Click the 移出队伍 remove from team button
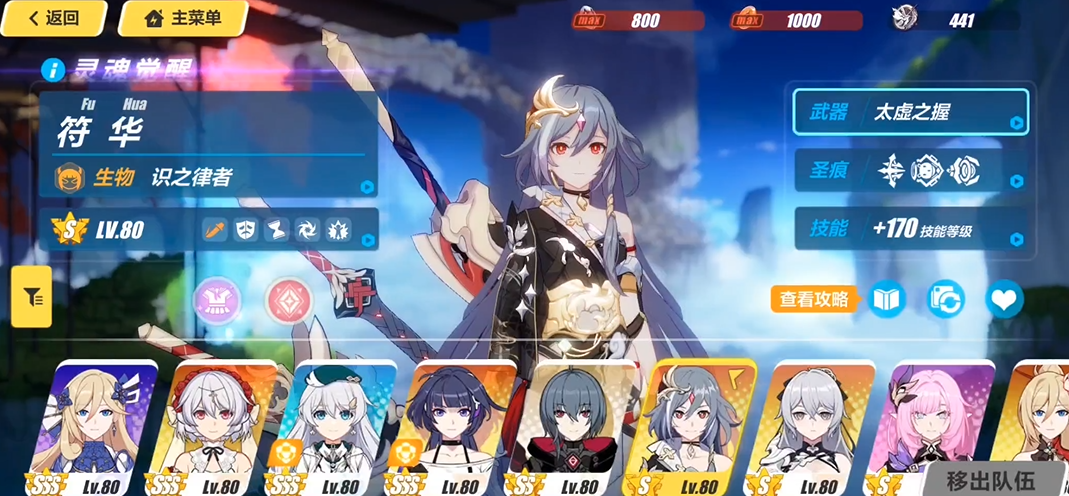Image resolution: width=1069 pixels, height=496 pixels. 991,478
